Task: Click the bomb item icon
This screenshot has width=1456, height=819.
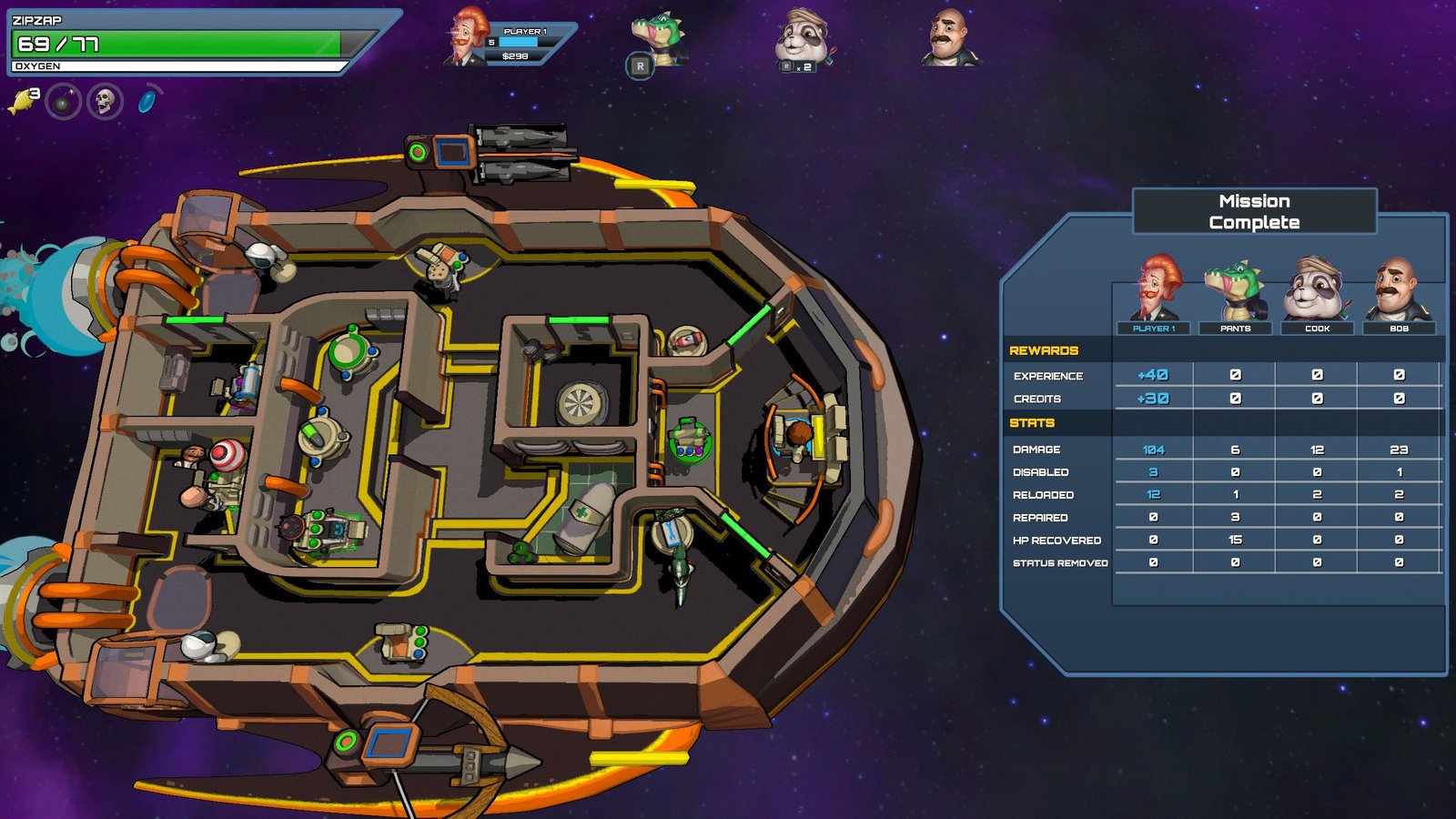Action: (63, 102)
